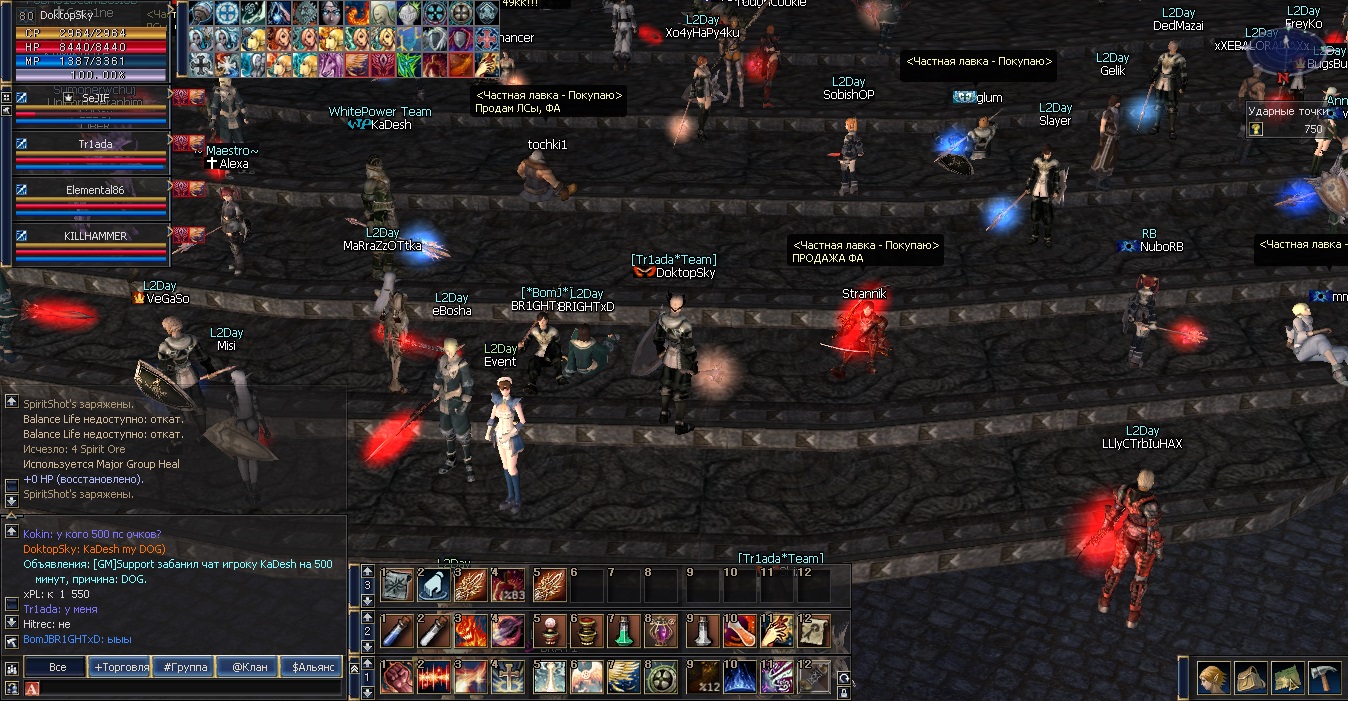This screenshot has height=701, width=1348.
Task: Select the #Группа chat tab
Action: tap(184, 667)
